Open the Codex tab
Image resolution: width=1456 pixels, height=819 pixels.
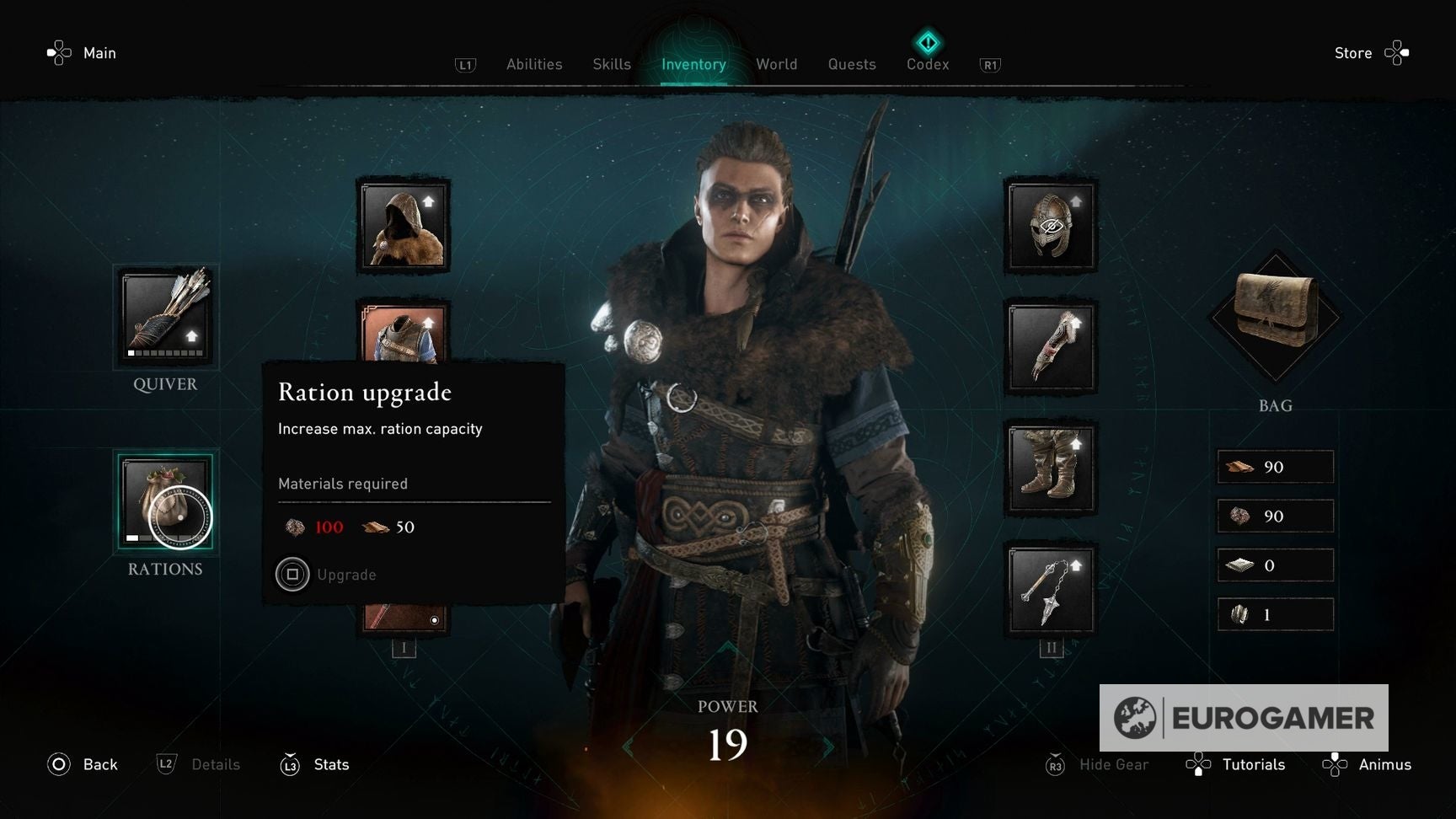[x=927, y=64]
